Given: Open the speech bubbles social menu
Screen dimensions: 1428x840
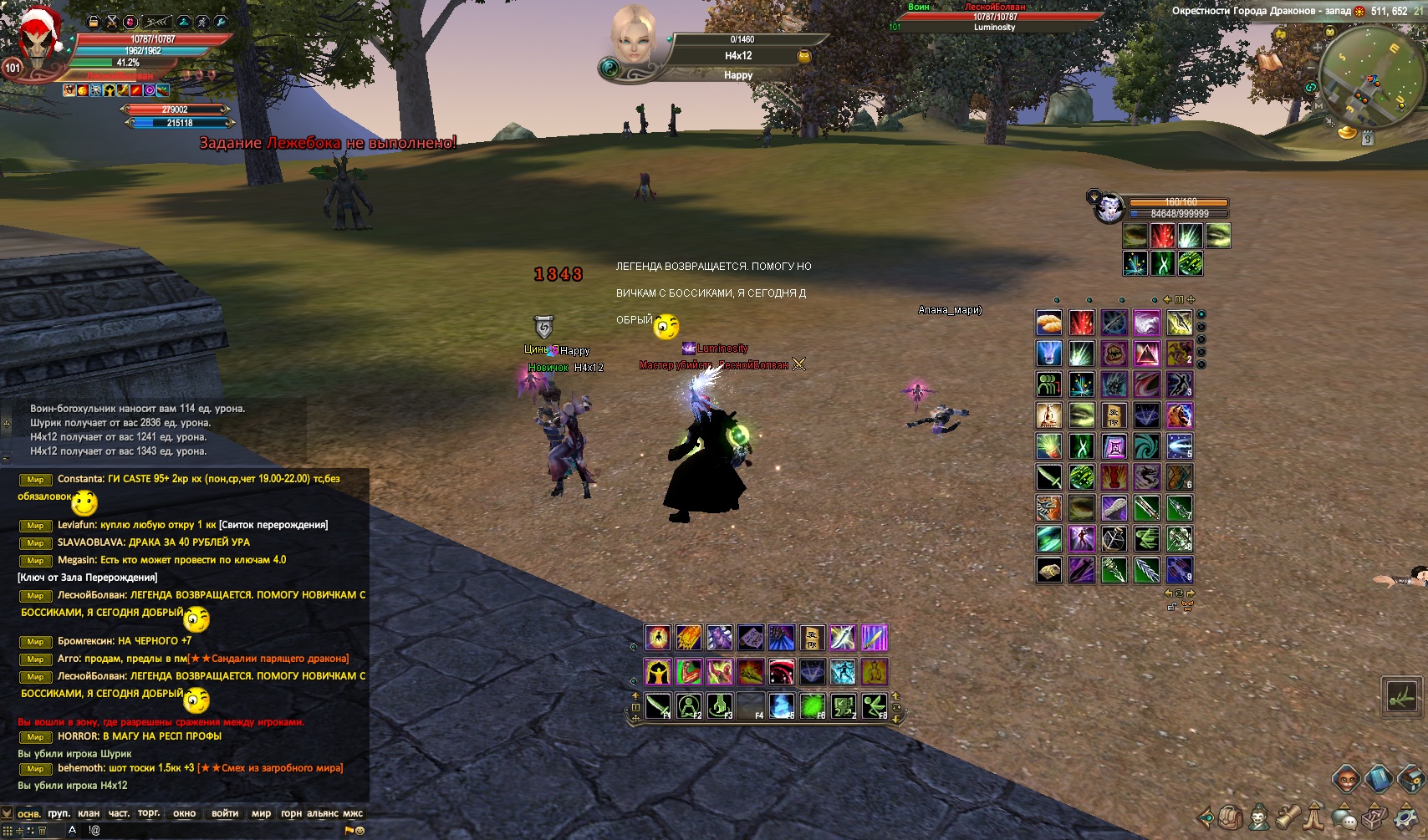Looking at the screenshot, I should [x=1344, y=817].
